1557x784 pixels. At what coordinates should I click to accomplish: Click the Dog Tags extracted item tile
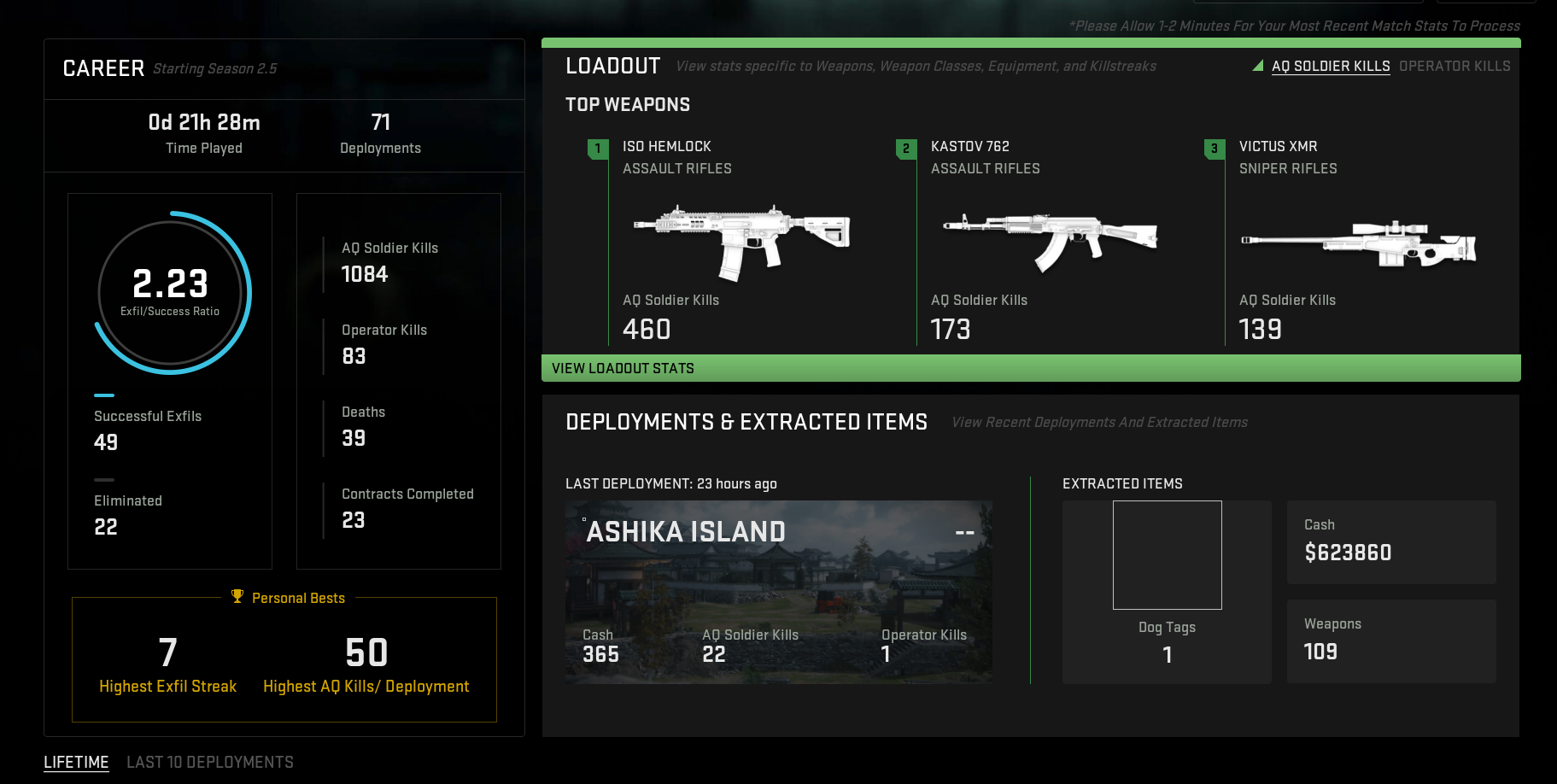pos(1167,591)
